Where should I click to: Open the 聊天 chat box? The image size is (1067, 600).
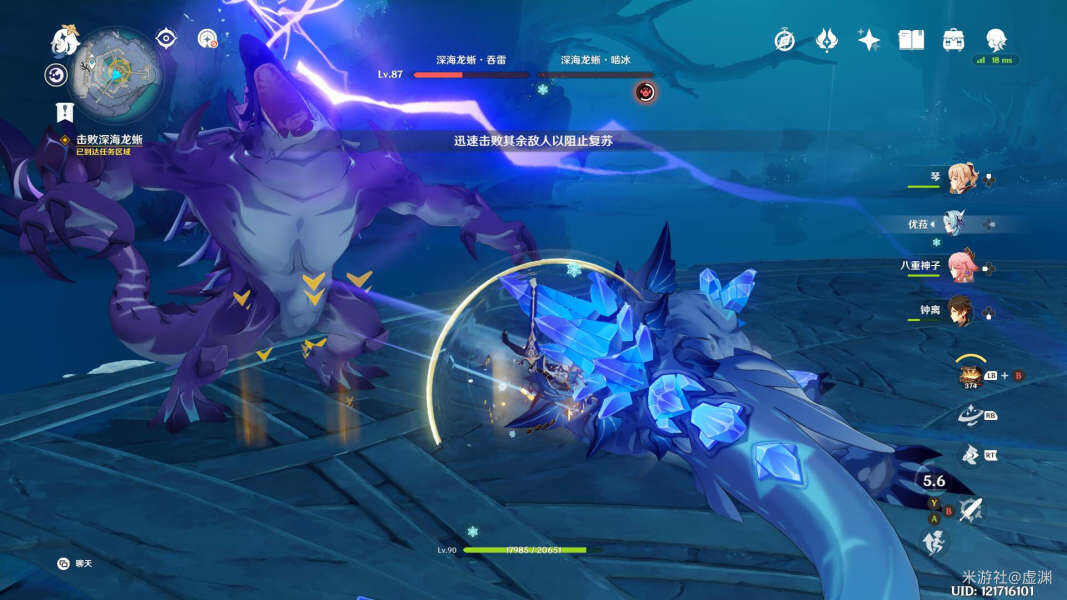75,564
